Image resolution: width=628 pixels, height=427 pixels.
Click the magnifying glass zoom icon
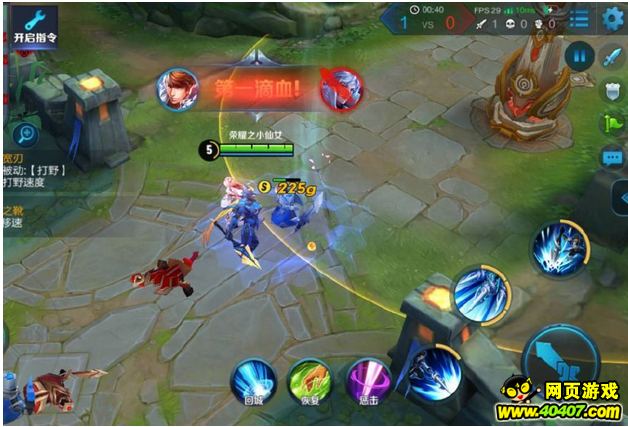tap(25, 134)
